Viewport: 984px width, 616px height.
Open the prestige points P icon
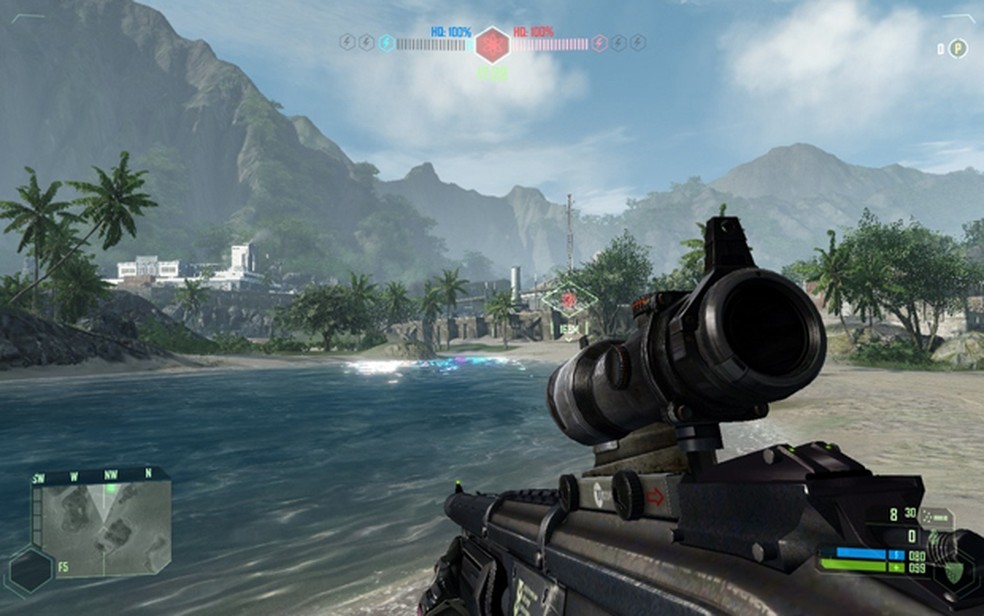coord(958,48)
